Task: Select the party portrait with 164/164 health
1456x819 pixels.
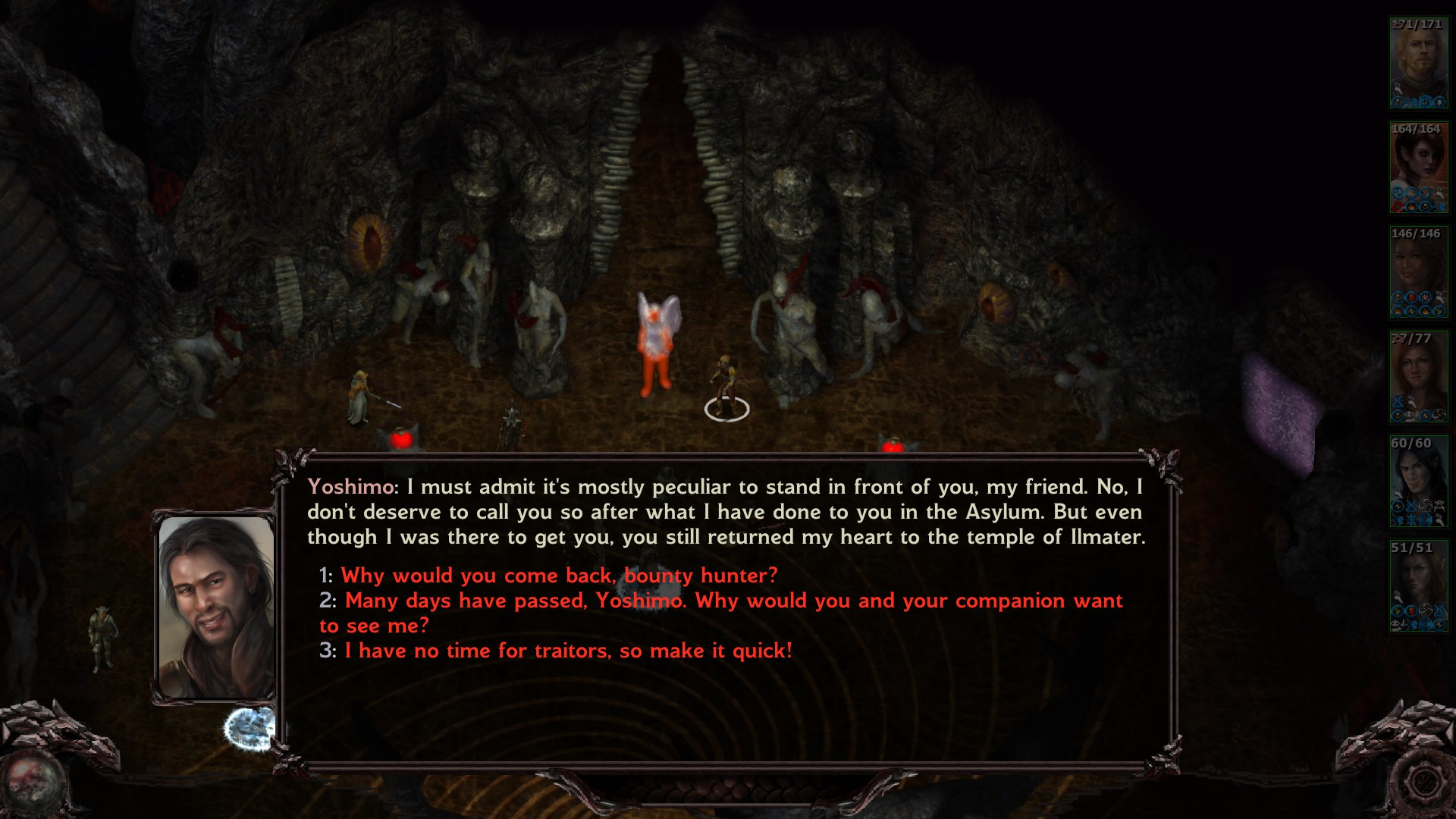Action: click(x=1418, y=168)
